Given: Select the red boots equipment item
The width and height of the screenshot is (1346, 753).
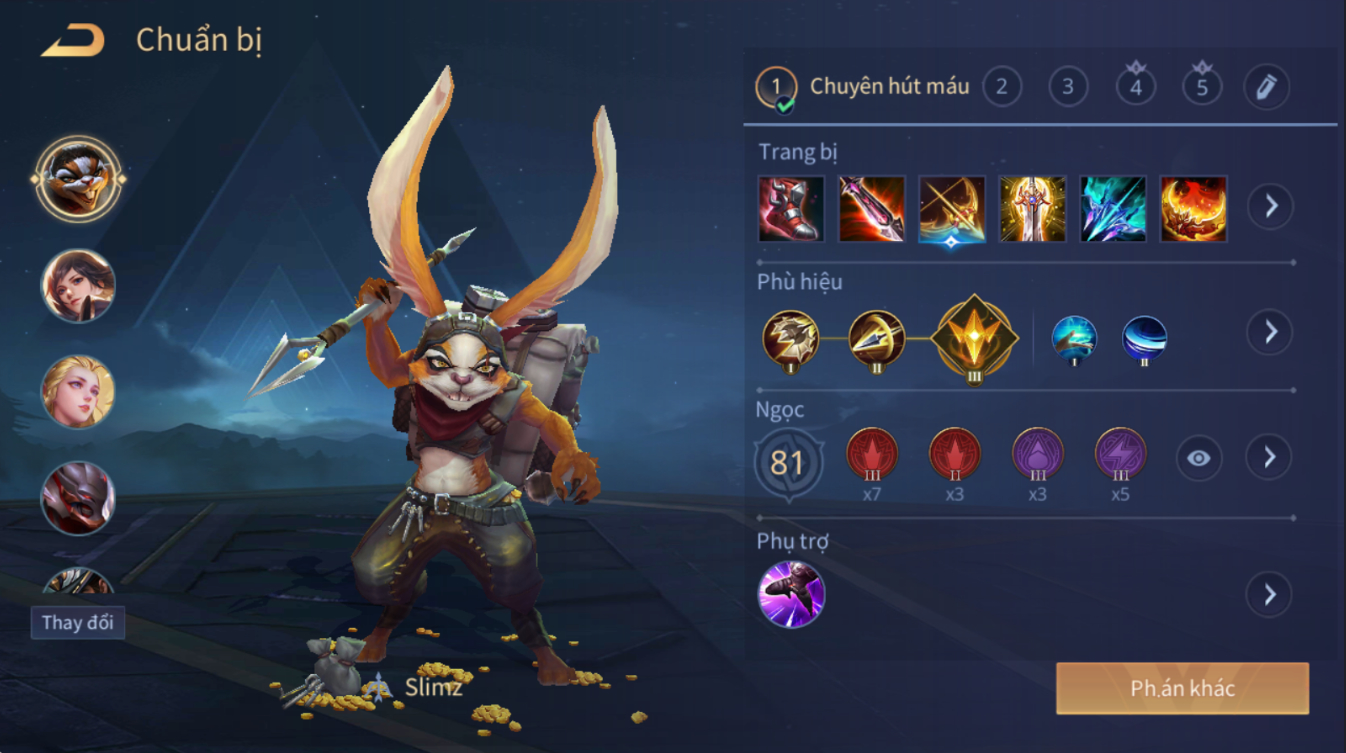Looking at the screenshot, I should 791,209.
